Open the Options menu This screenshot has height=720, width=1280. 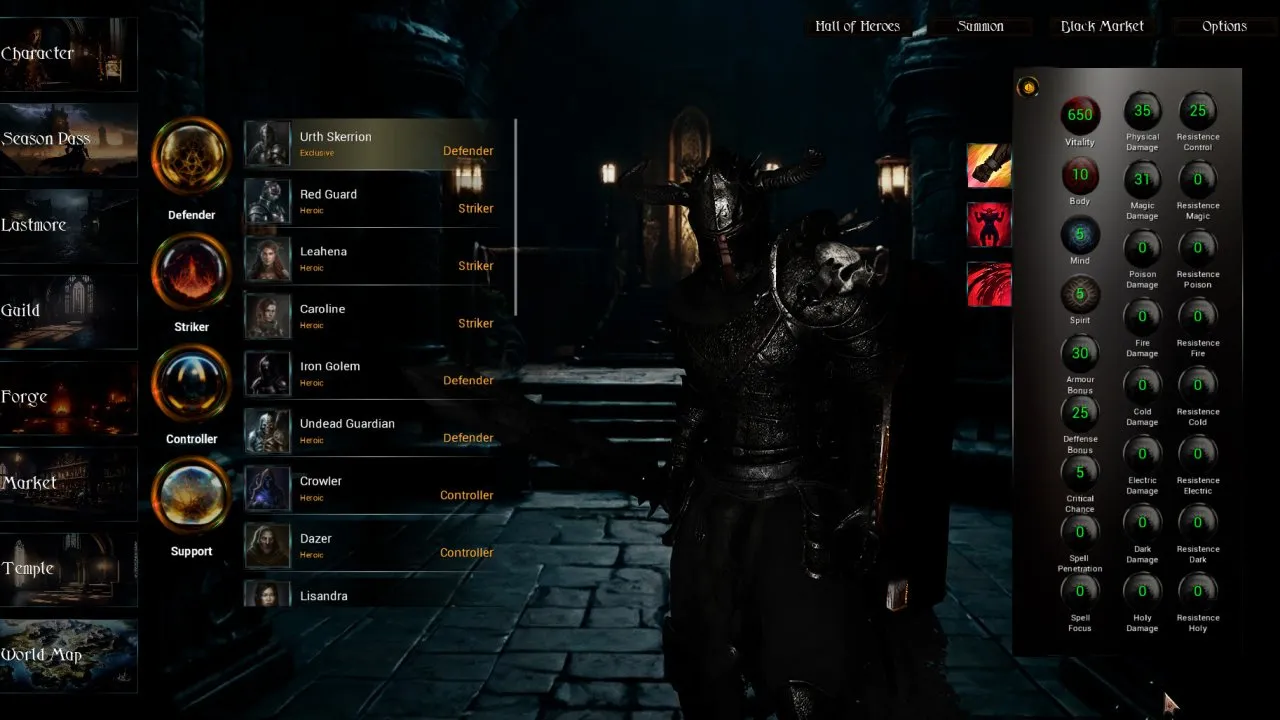pos(1224,27)
